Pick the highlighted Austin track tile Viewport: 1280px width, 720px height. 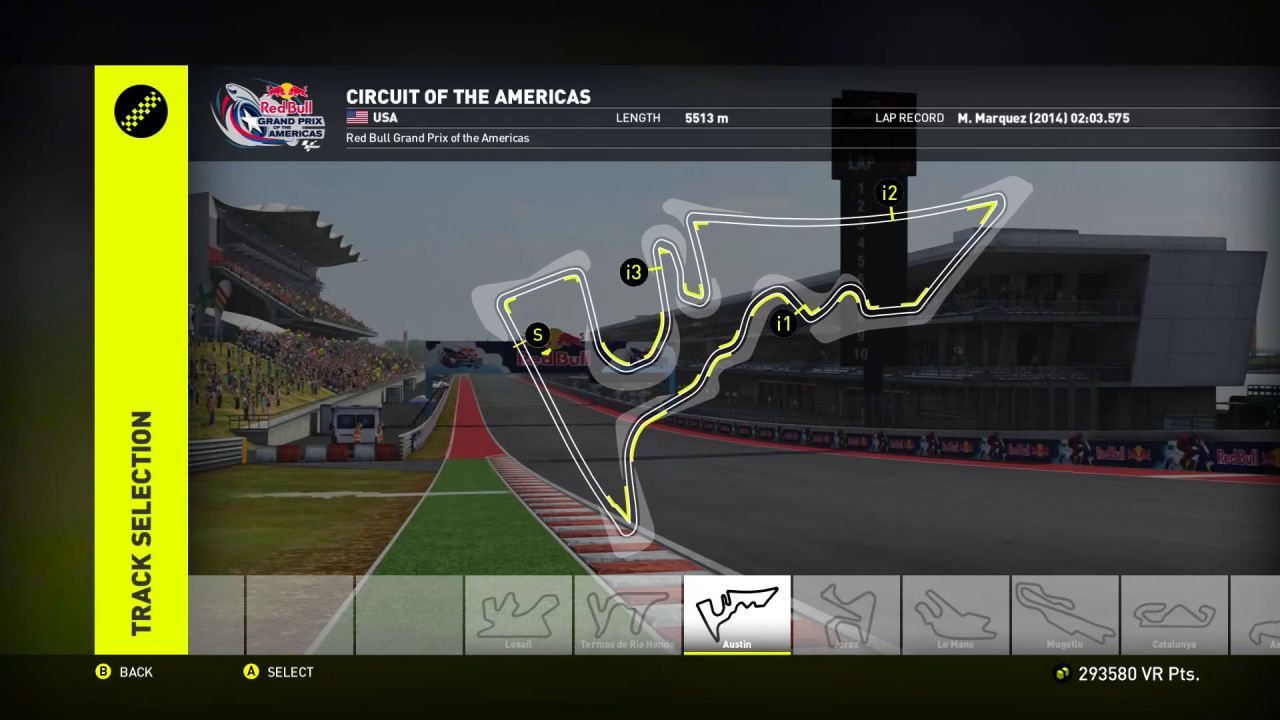tap(737, 614)
